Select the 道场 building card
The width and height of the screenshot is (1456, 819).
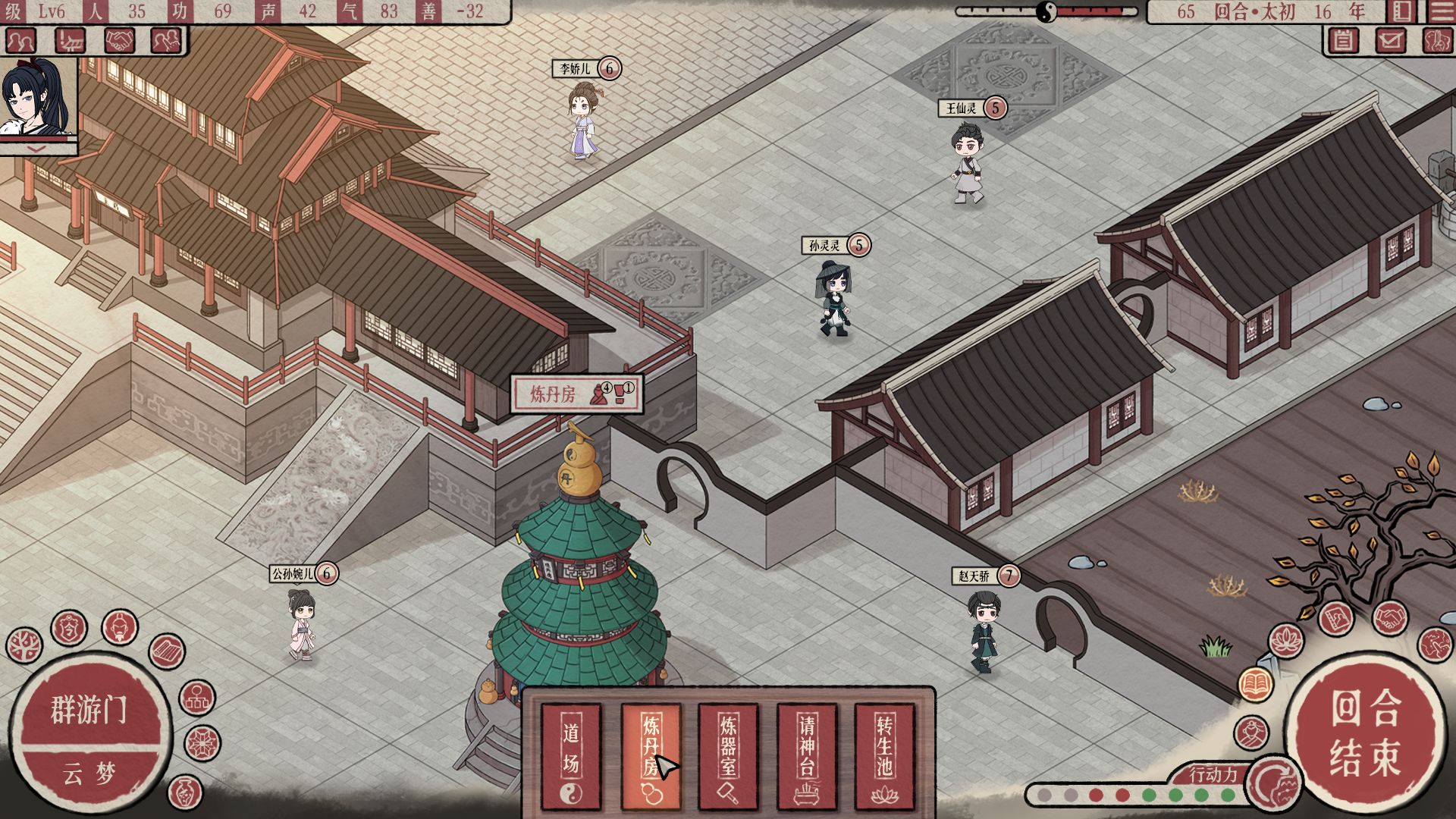(x=570, y=755)
